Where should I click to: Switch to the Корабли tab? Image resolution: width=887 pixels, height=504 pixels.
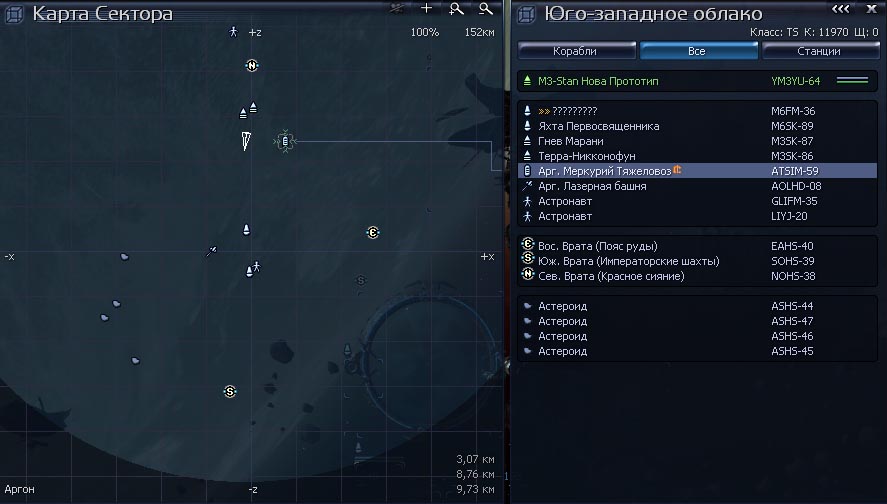pyautogui.click(x=575, y=50)
